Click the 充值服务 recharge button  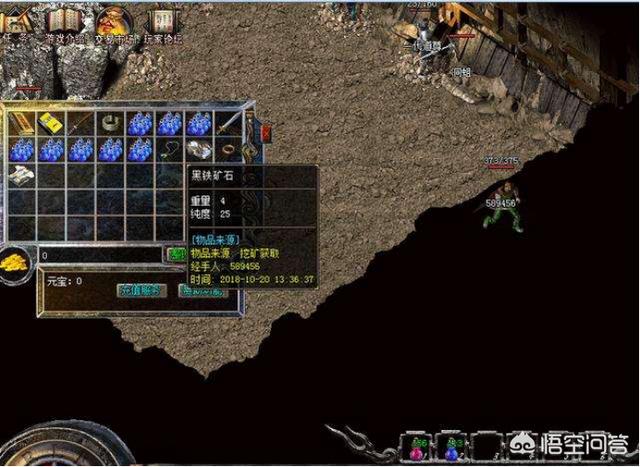pyautogui.click(x=140, y=292)
